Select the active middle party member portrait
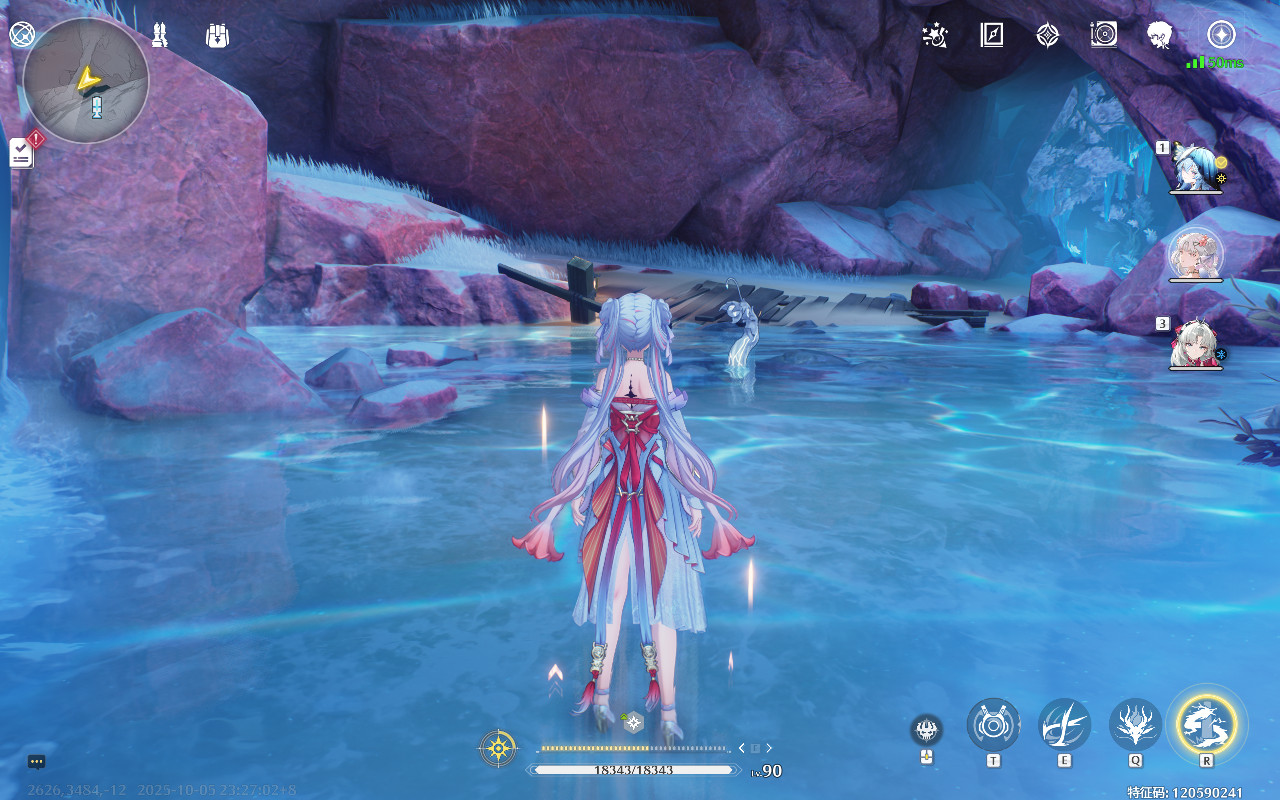The width and height of the screenshot is (1280, 800). point(1195,254)
